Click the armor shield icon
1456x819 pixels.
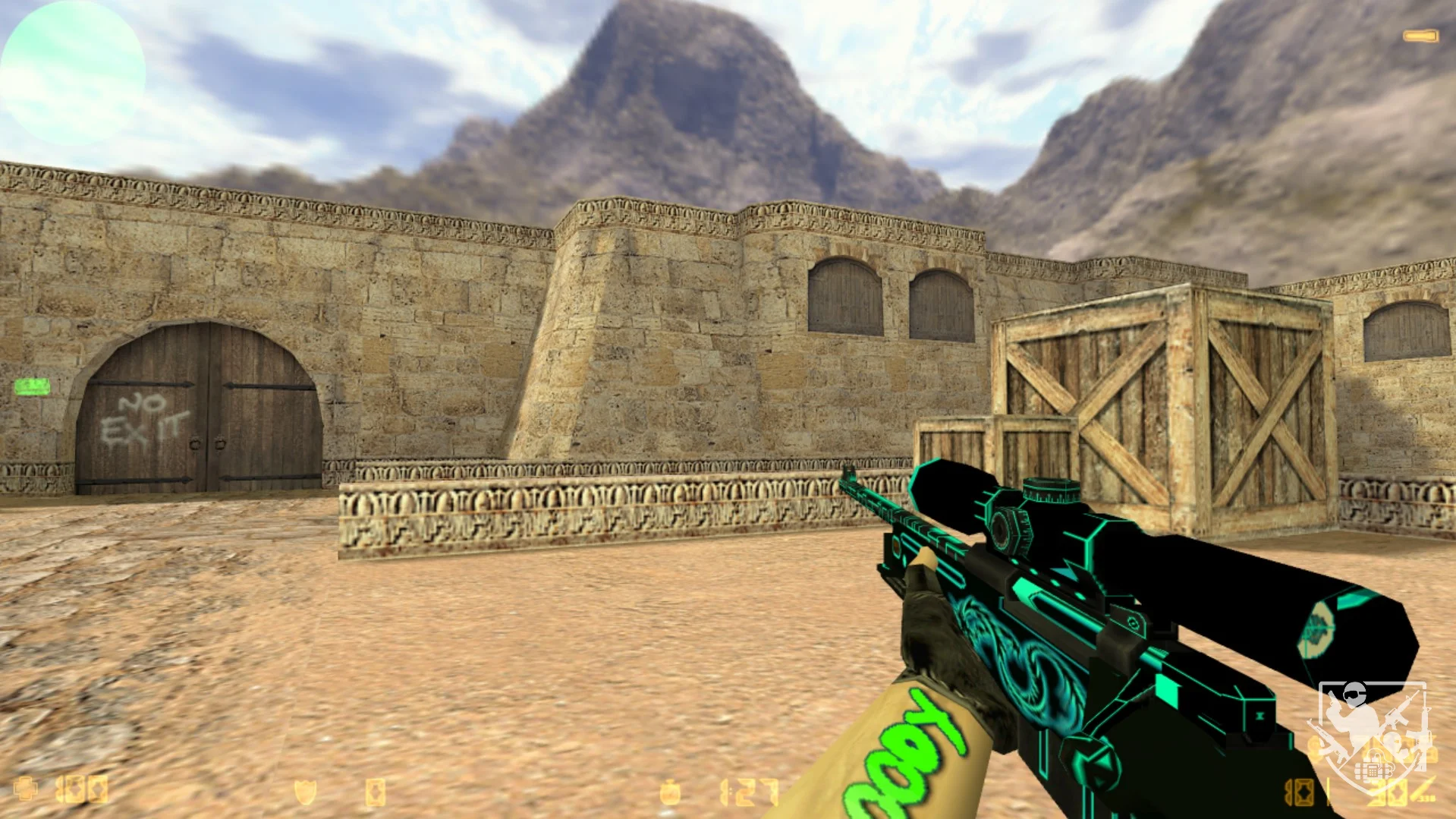tap(305, 792)
